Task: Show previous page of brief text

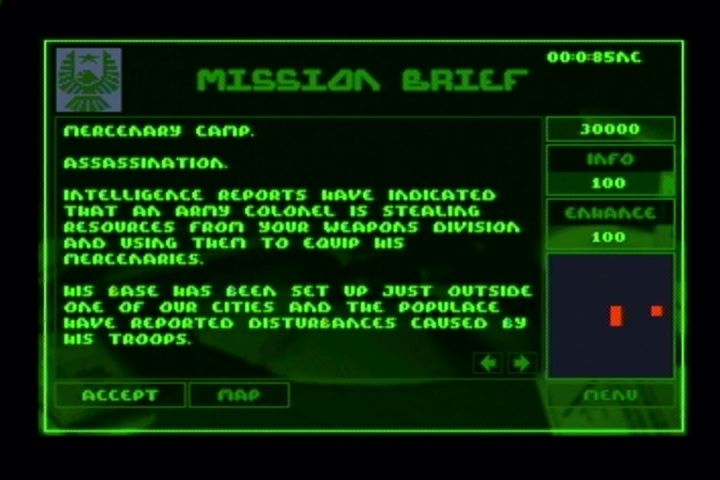Action: tap(488, 362)
